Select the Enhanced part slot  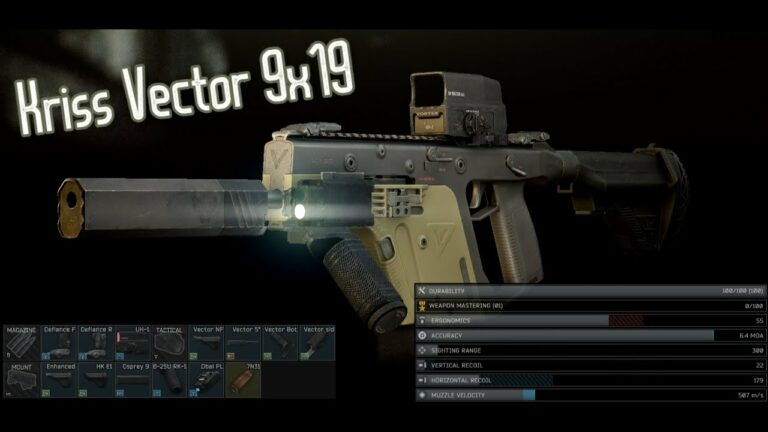tap(59, 380)
